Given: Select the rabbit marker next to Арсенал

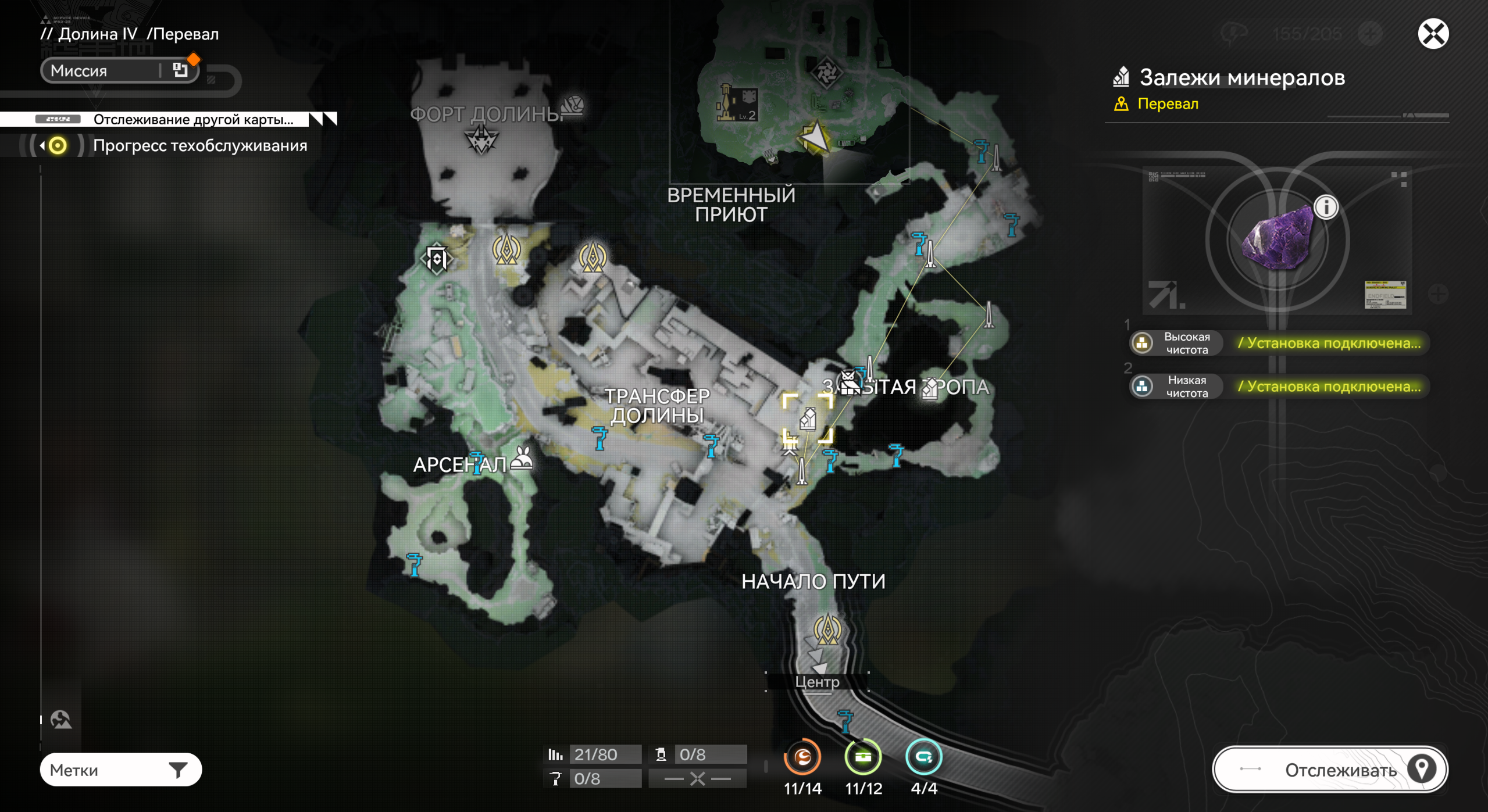Looking at the screenshot, I should 522,459.
